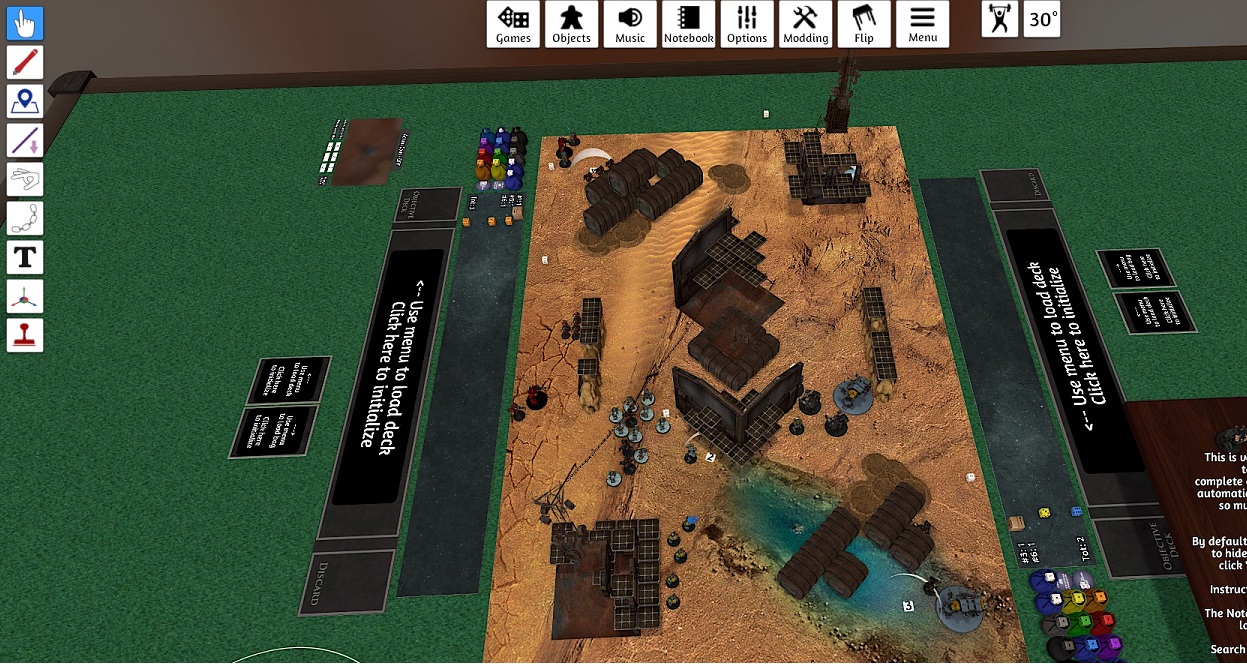This screenshot has height=664, width=1247.
Task: Open the main Menu
Action: pos(923,24)
